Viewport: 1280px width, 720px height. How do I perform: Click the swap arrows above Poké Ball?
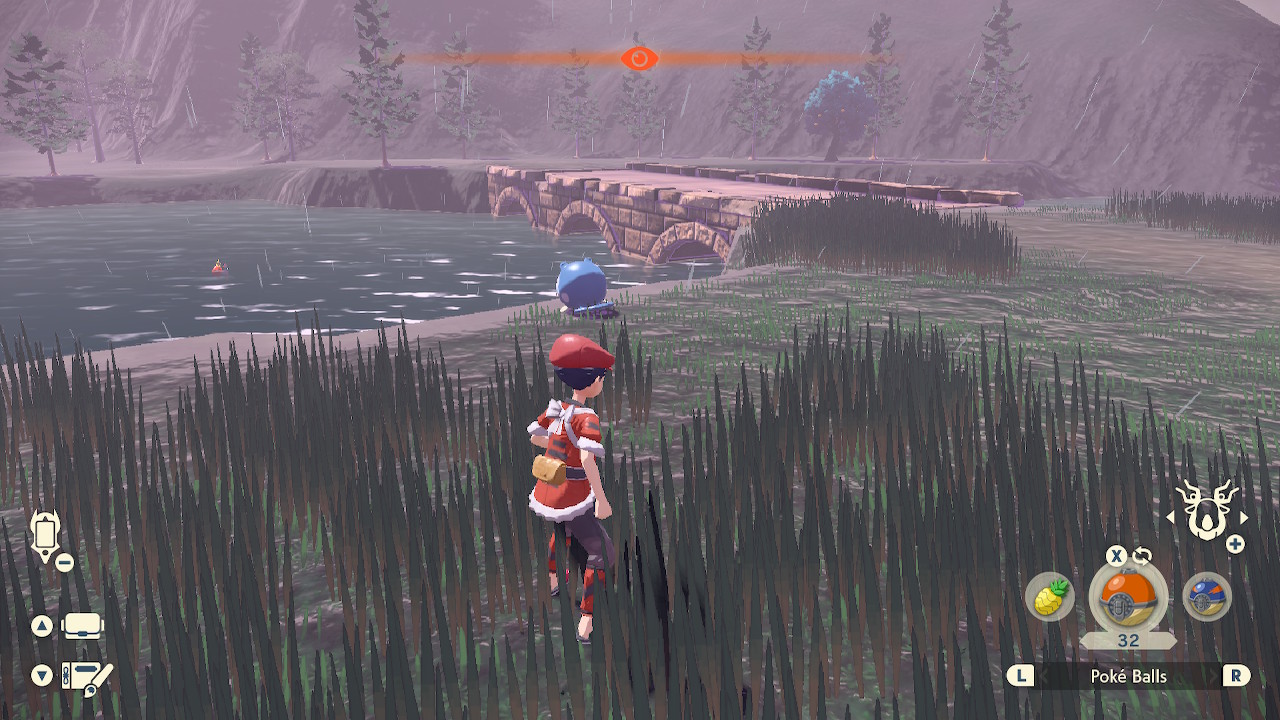point(1142,556)
